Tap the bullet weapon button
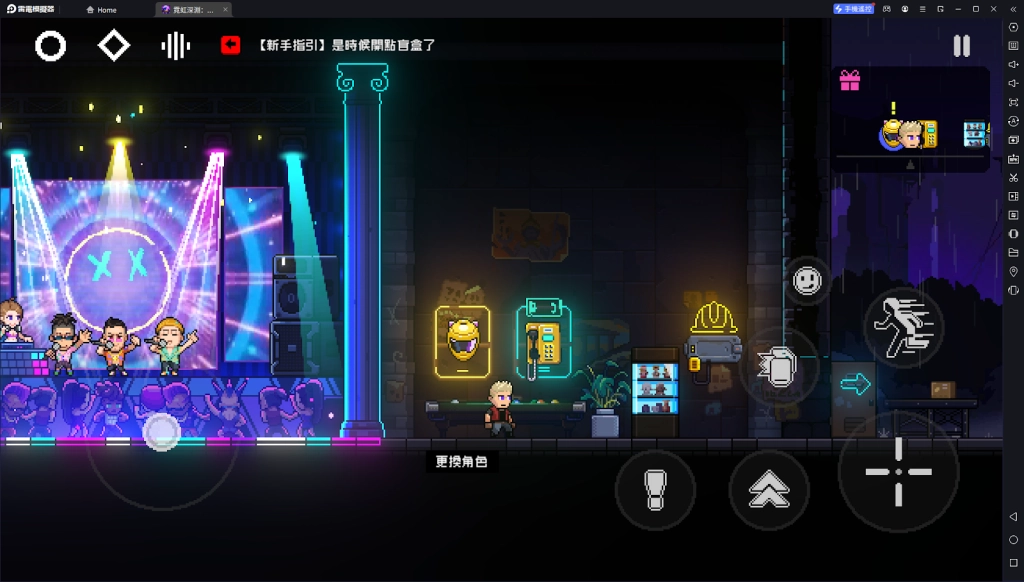1024x582 pixels. point(655,490)
